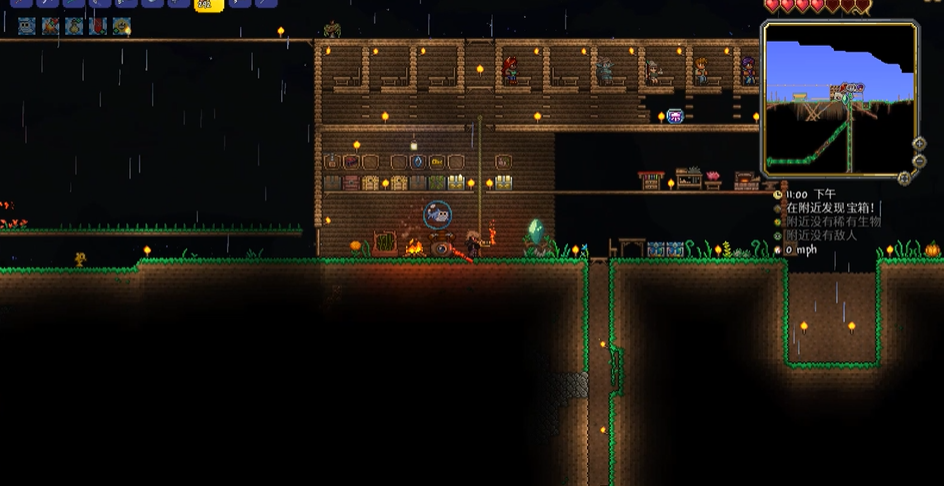Image resolution: width=944 pixels, height=486 pixels.
Task: Click the minimap reset button below minus
Action: pyautogui.click(x=904, y=178)
